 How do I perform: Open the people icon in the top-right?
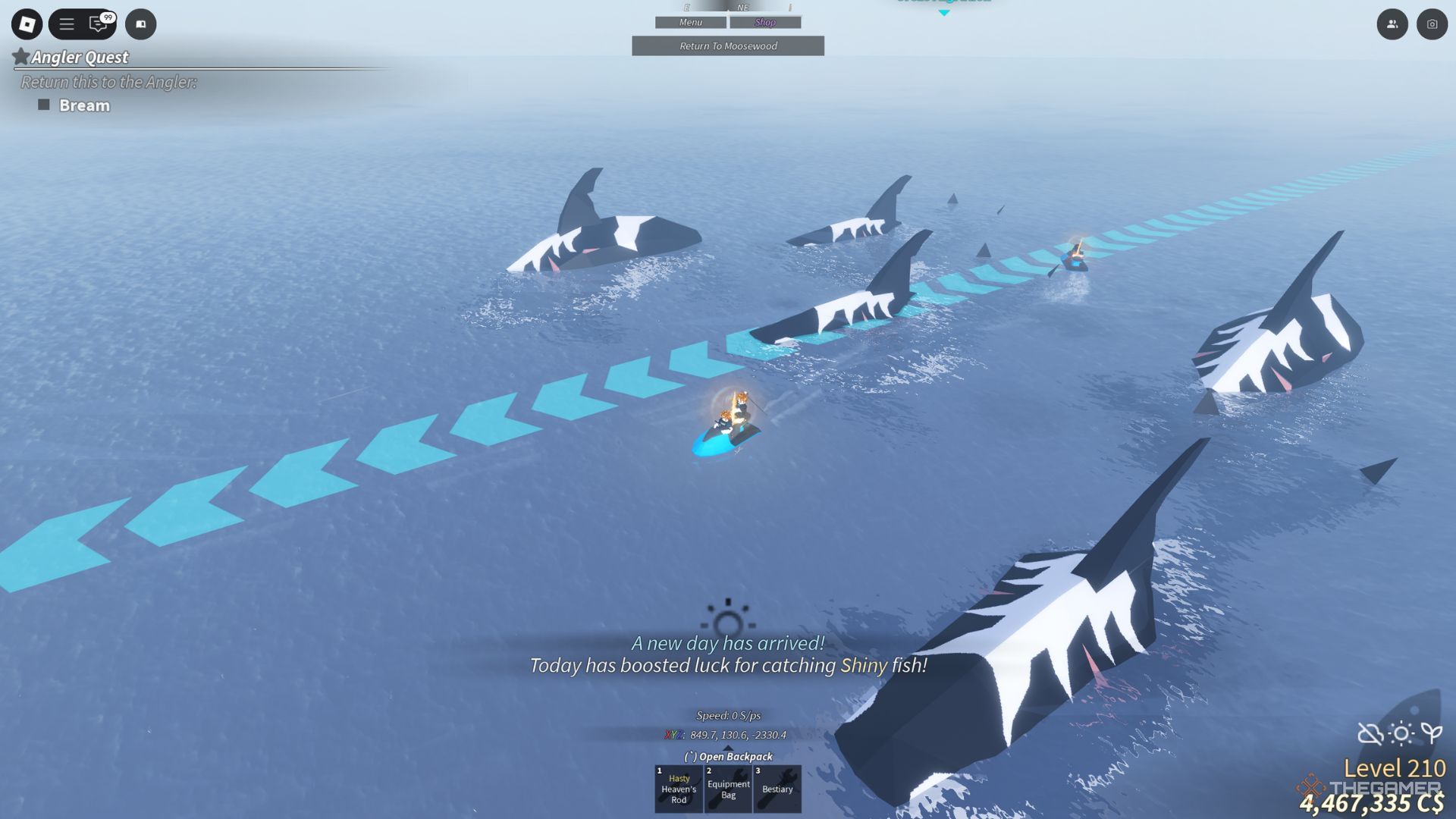click(1394, 24)
